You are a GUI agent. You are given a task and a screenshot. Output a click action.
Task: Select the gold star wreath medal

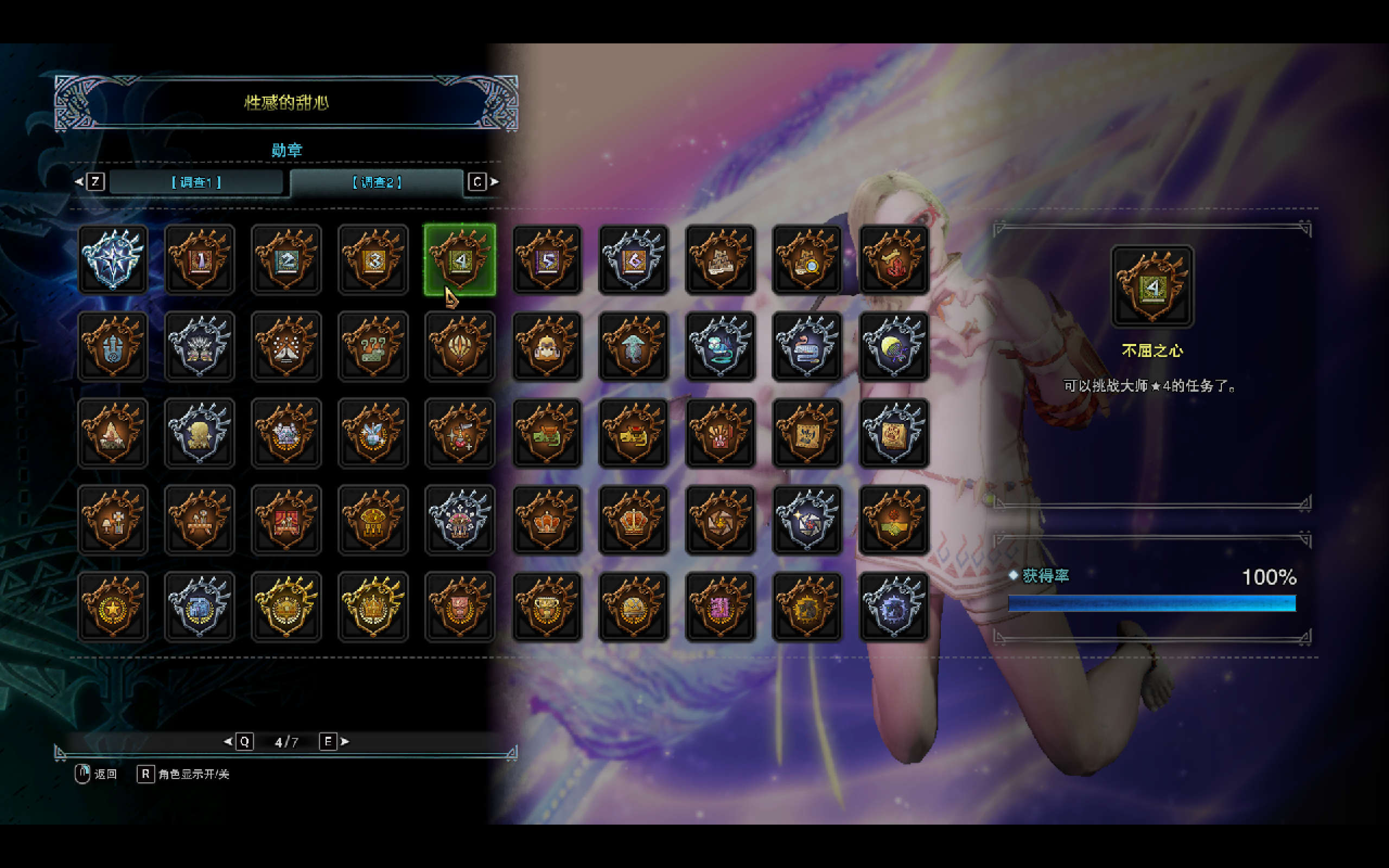point(113,607)
